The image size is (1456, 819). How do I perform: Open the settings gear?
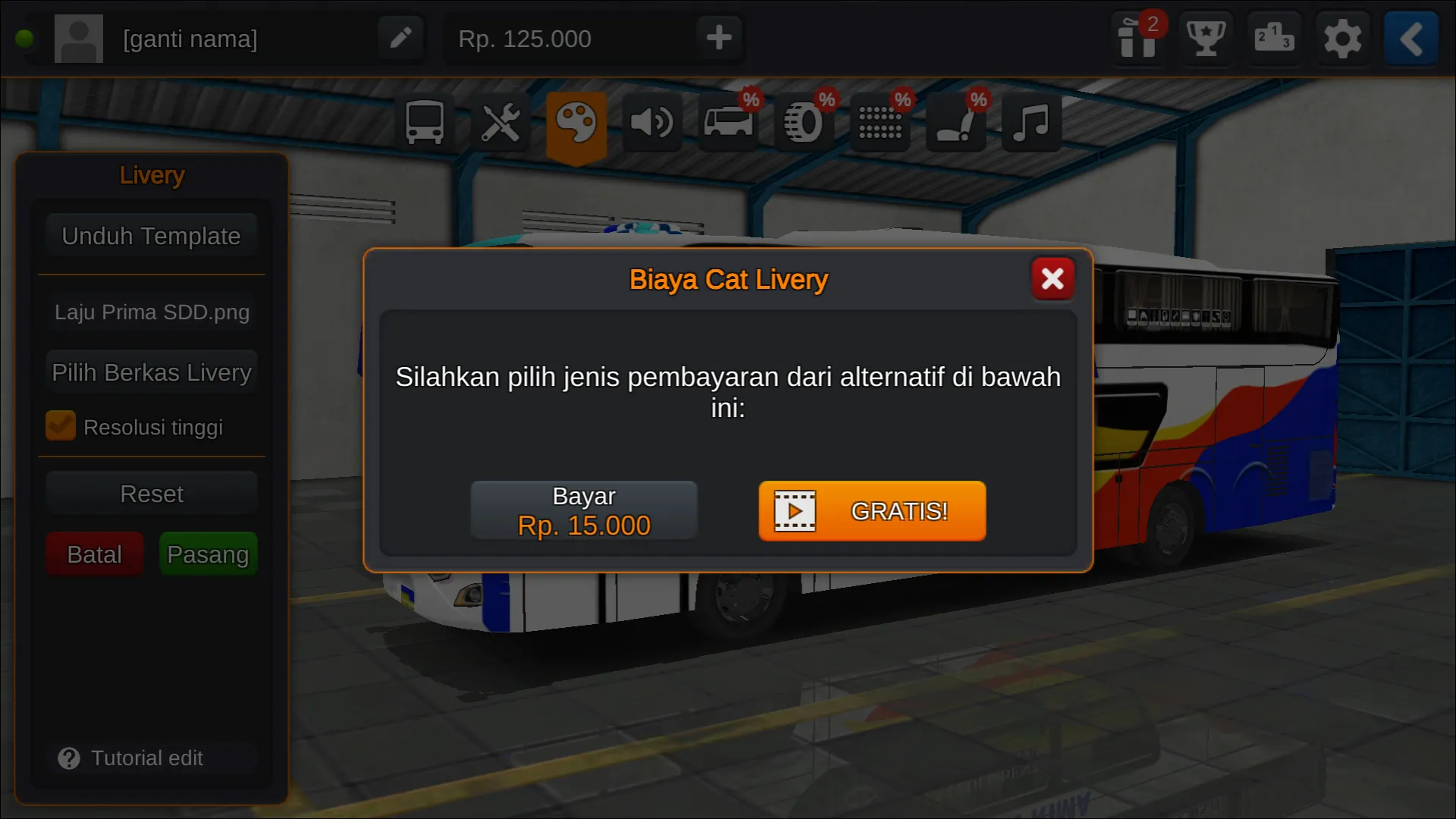click(1343, 39)
